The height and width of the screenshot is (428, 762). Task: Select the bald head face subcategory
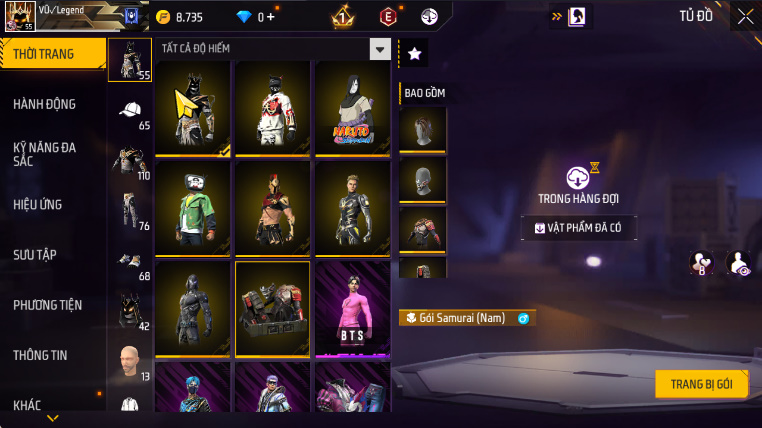(130, 361)
